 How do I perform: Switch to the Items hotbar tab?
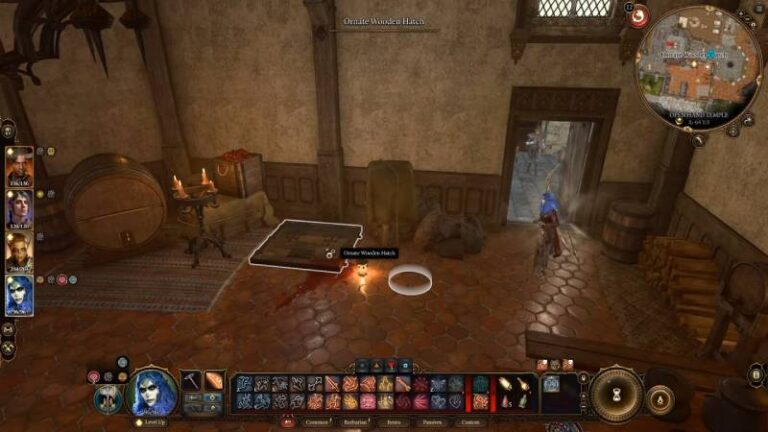pyautogui.click(x=393, y=422)
